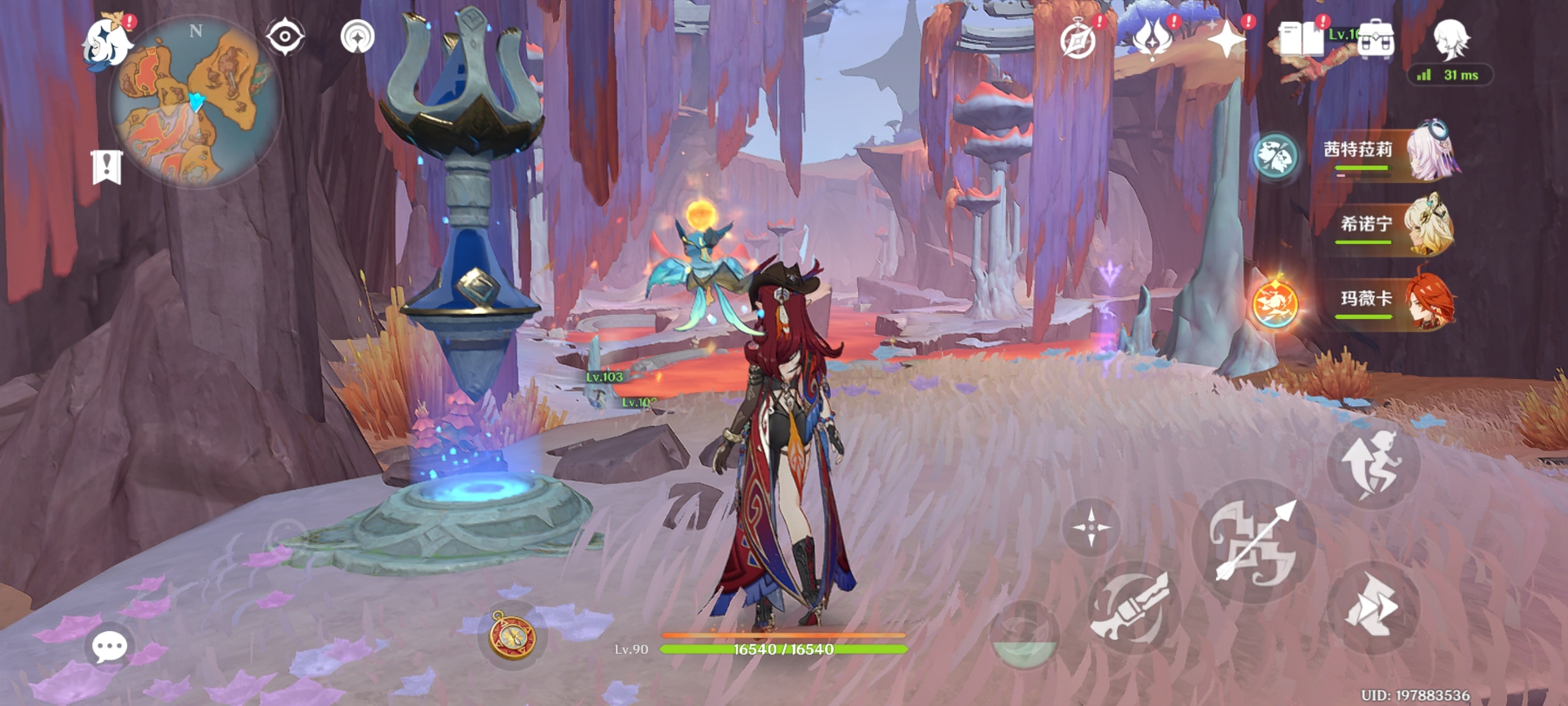Open the Paimon main menu
This screenshot has width=1568, height=706.
click(x=107, y=44)
